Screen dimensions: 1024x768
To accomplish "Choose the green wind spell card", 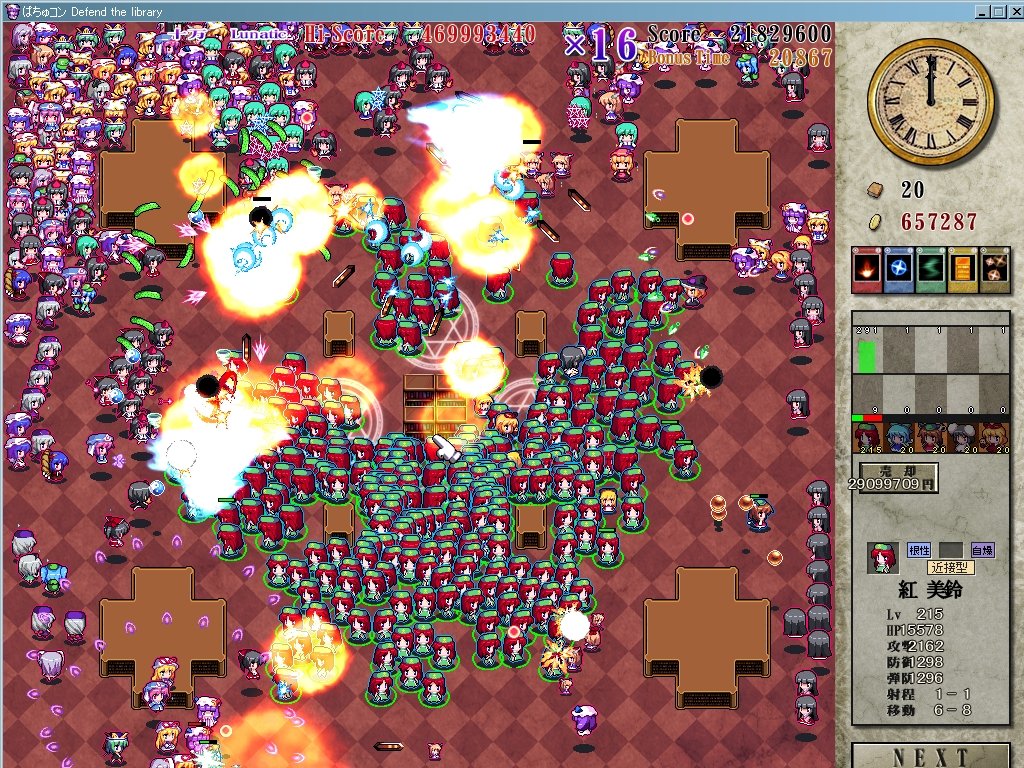I will point(930,270).
